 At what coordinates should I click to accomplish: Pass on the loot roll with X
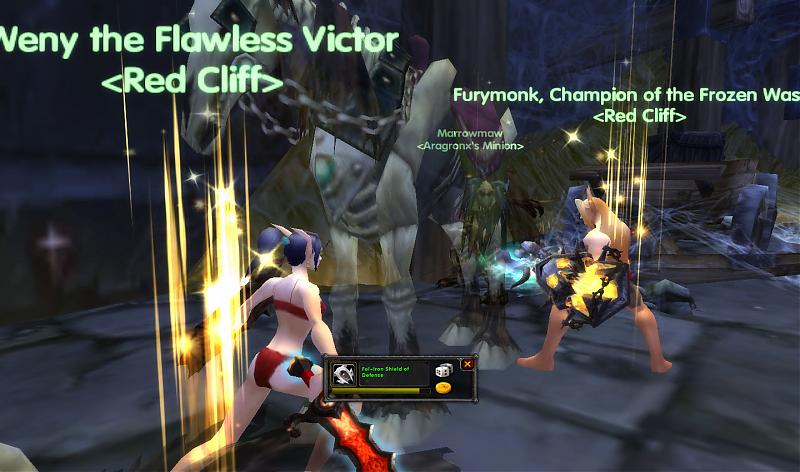pyautogui.click(x=467, y=364)
